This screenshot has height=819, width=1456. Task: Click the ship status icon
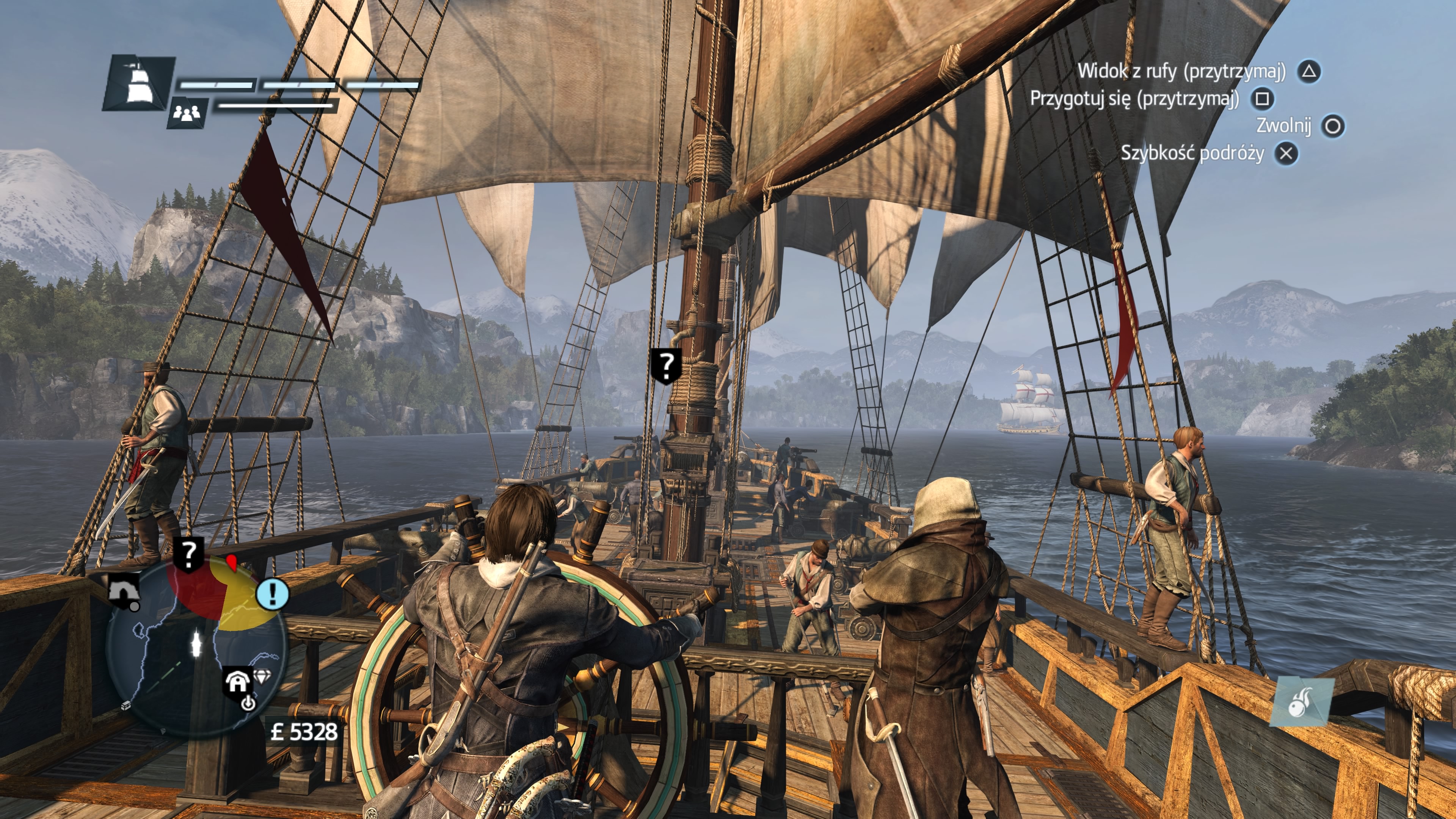[137, 84]
